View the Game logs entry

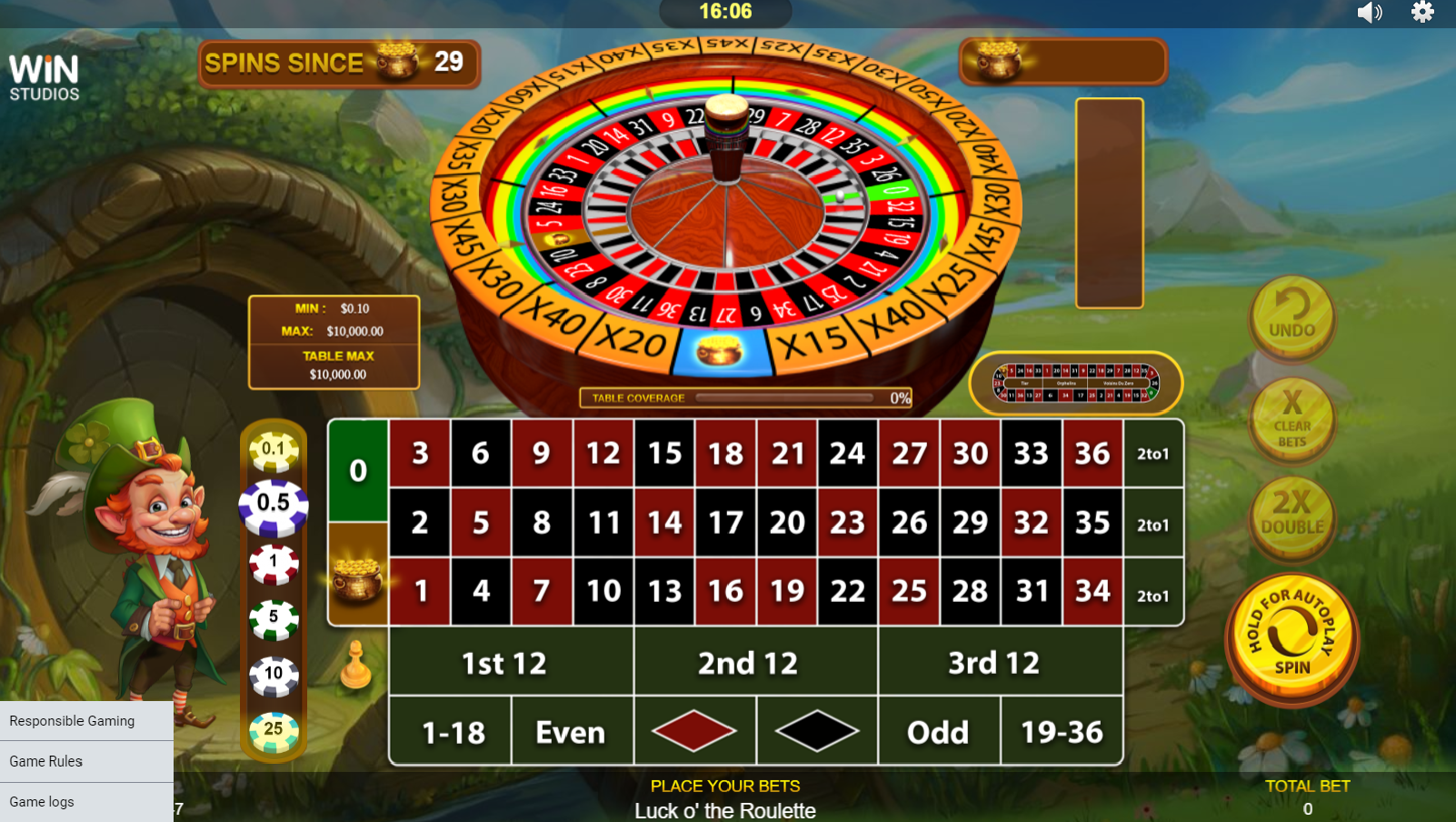[x=41, y=802]
